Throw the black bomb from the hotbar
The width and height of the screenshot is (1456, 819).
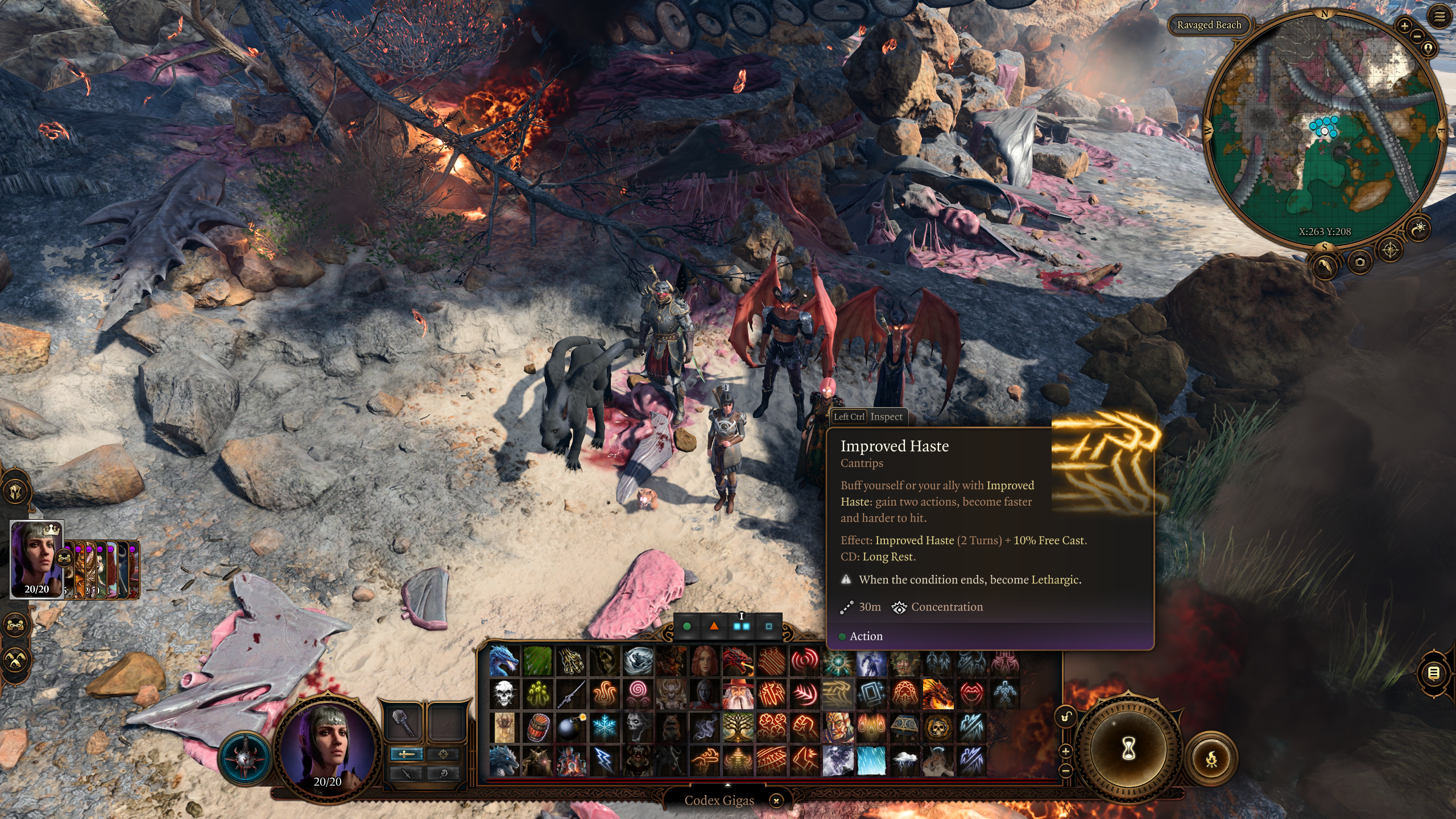pos(570,727)
